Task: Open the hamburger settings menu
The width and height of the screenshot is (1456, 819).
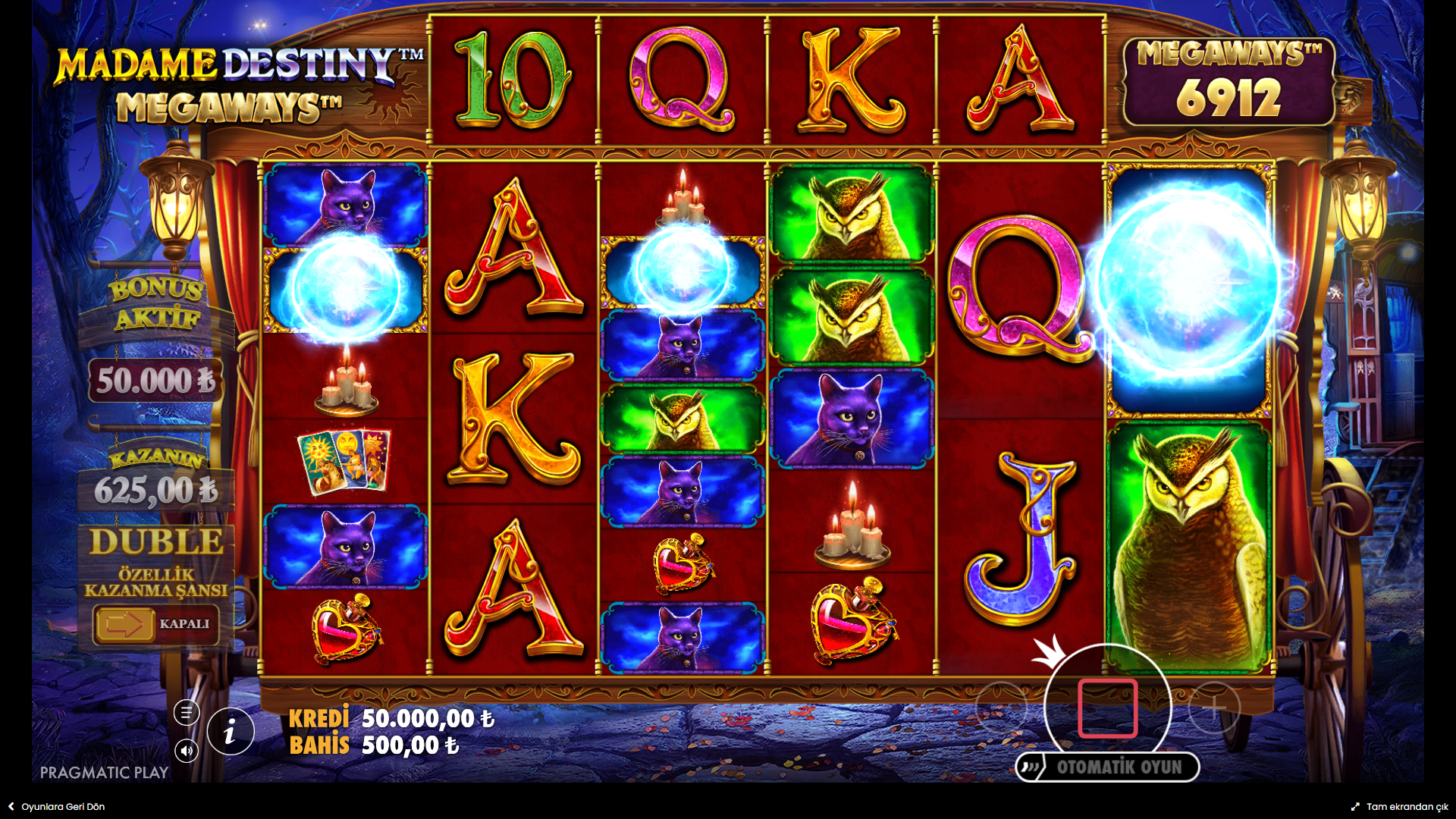Action: tap(187, 712)
